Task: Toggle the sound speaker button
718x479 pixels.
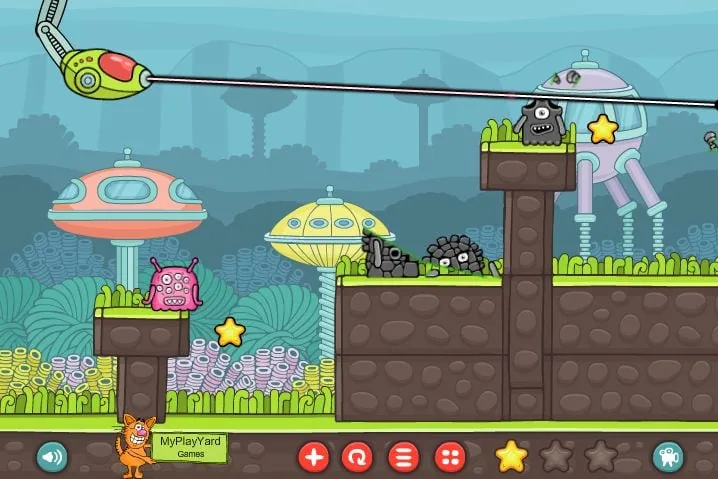Action: click(51, 457)
